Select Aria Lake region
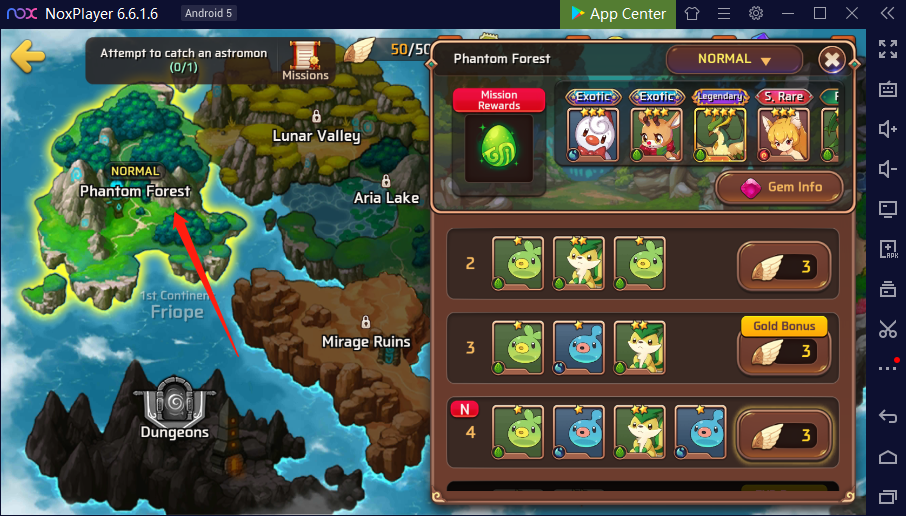This screenshot has width=906, height=516. click(x=386, y=197)
